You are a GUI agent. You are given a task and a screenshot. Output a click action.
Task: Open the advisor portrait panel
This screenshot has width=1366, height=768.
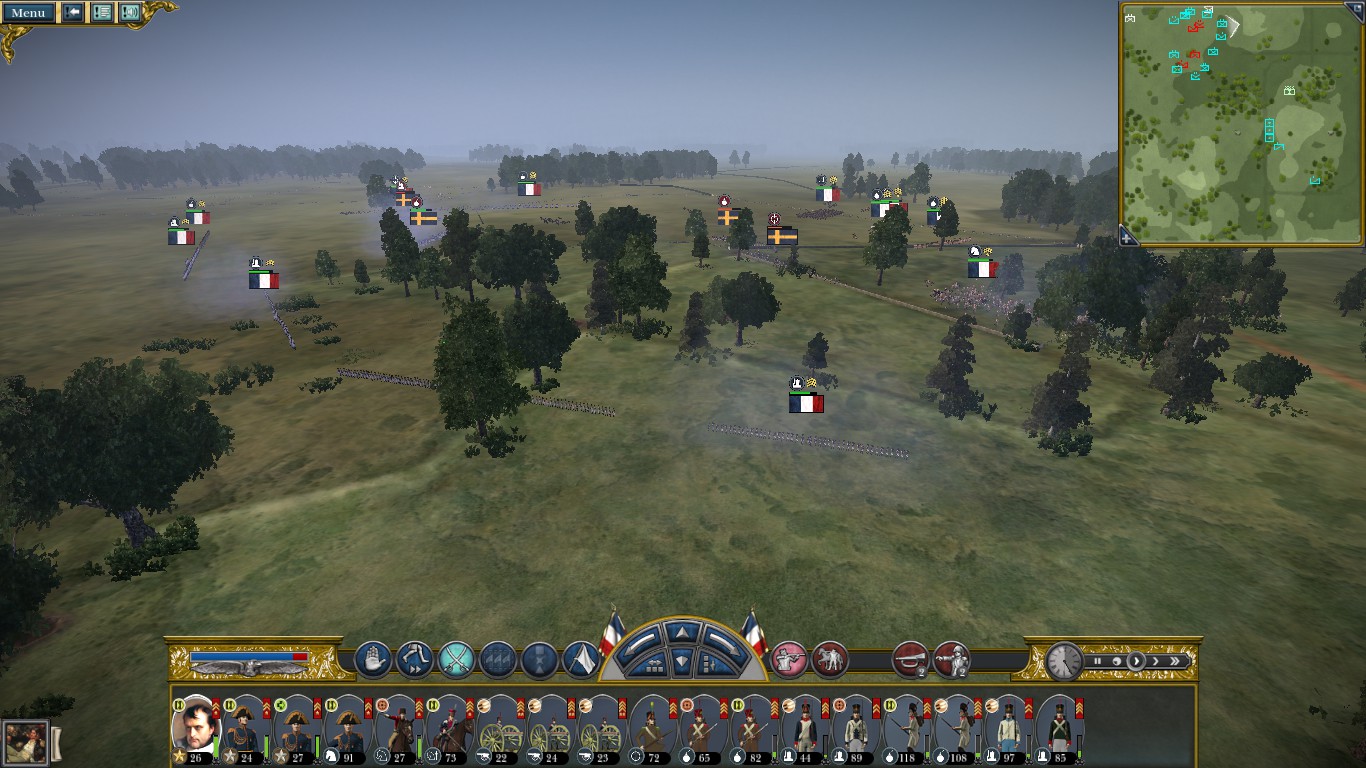pyautogui.click(x=26, y=743)
